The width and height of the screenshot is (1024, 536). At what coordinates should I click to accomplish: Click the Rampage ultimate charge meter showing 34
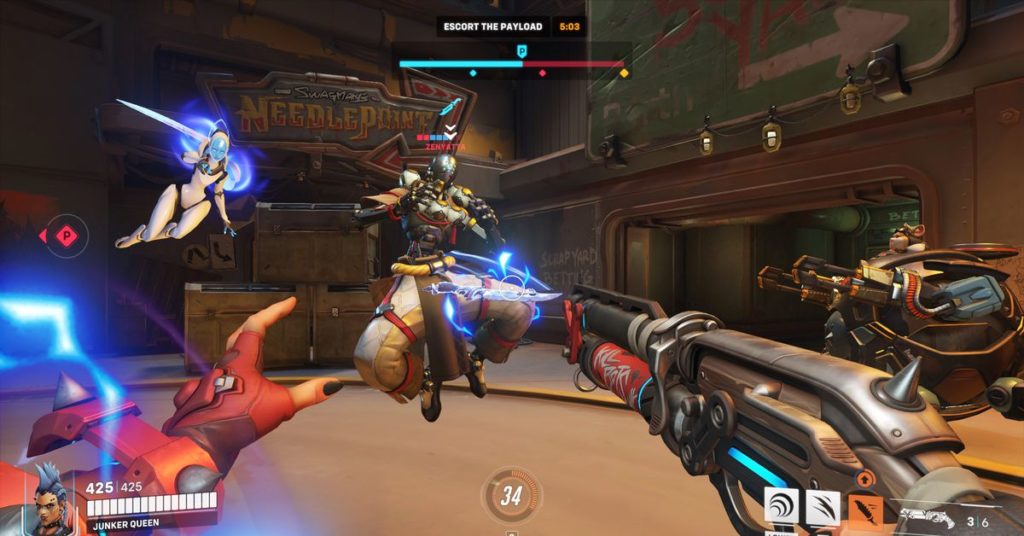pyautogui.click(x=512, y=496)
